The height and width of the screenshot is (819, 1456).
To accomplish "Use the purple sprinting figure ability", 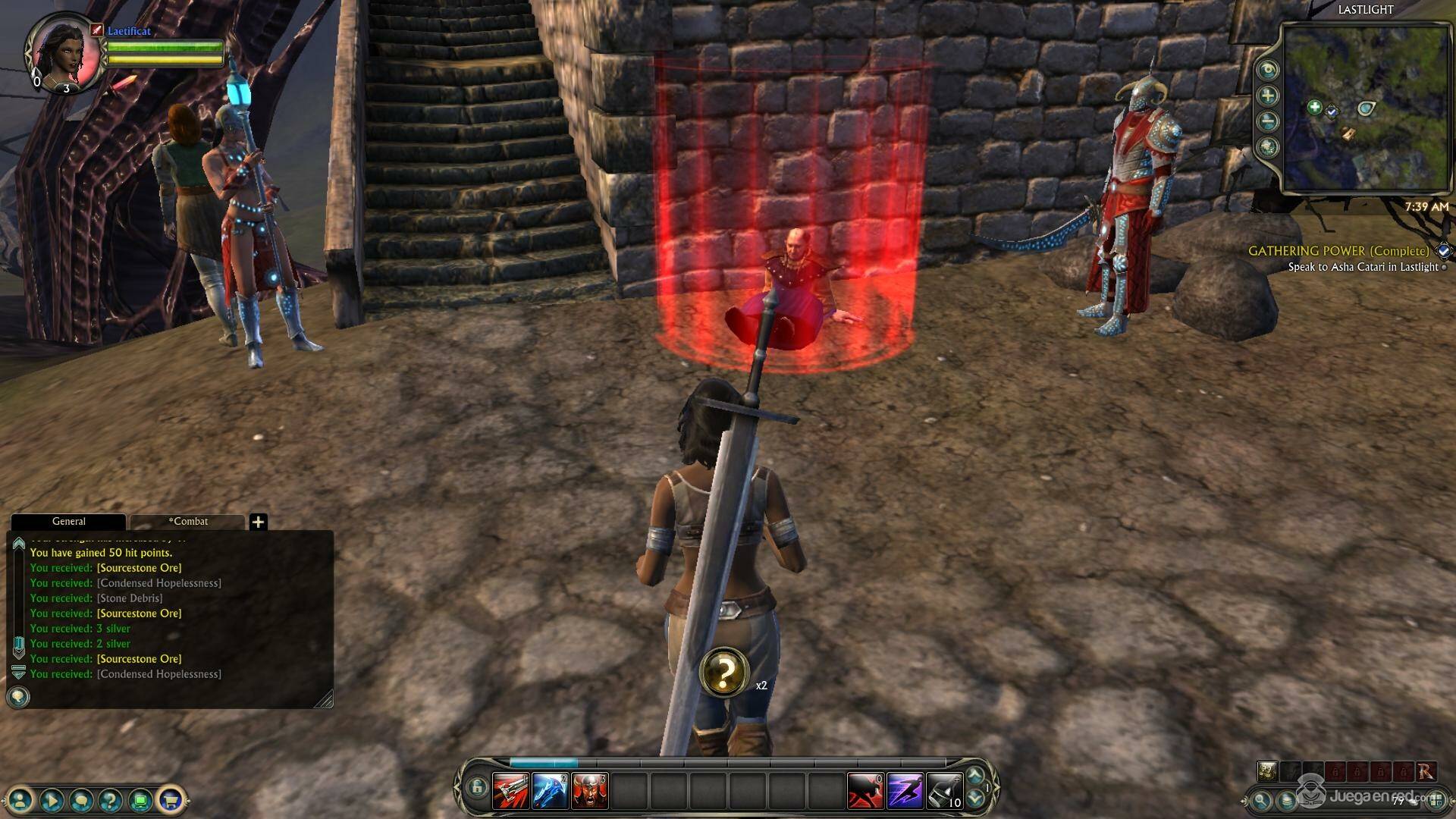I will click(905, 791).
